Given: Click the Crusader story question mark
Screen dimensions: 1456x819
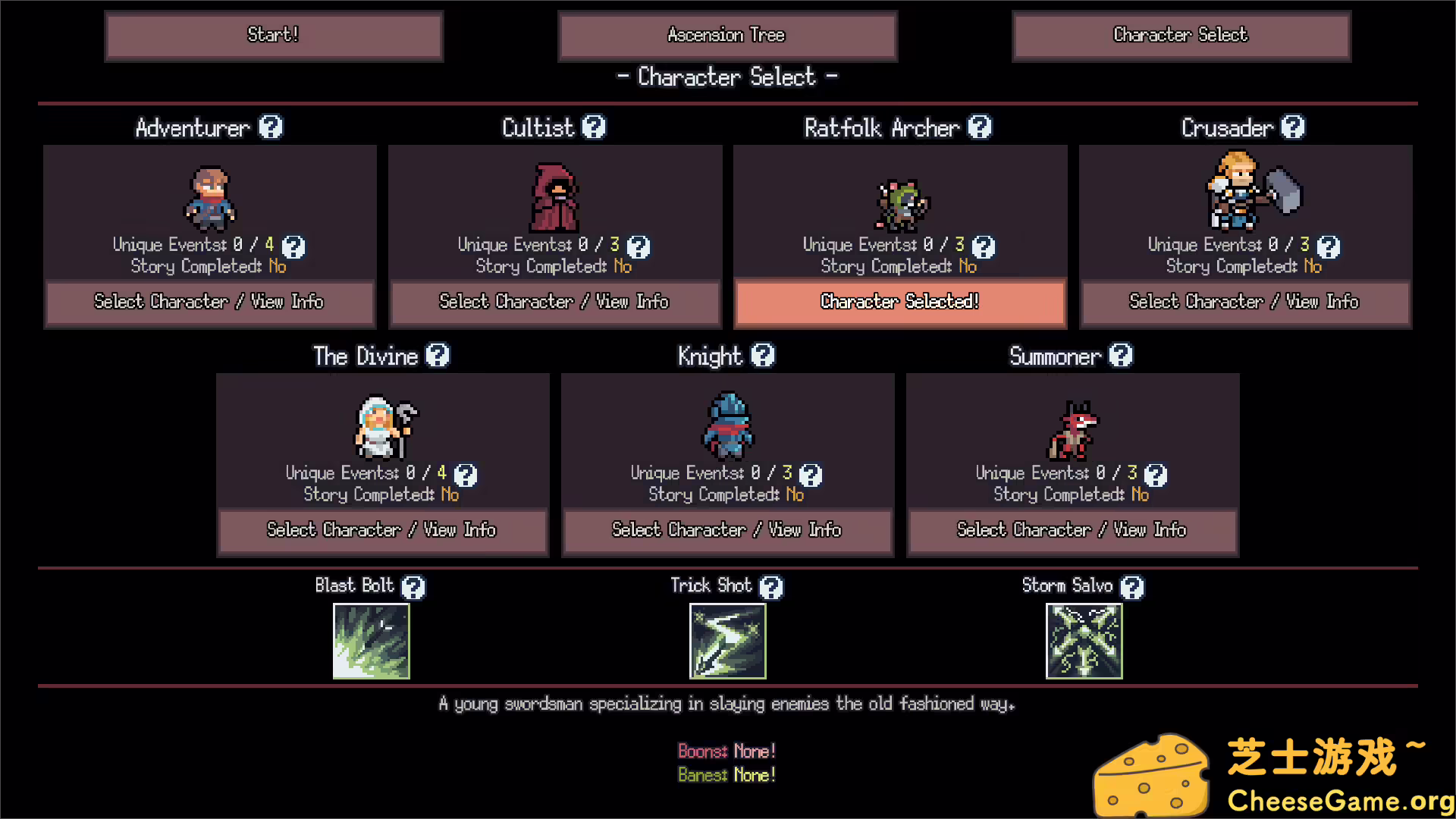Looking at the screenshot, I should [x=1331, y=246].
